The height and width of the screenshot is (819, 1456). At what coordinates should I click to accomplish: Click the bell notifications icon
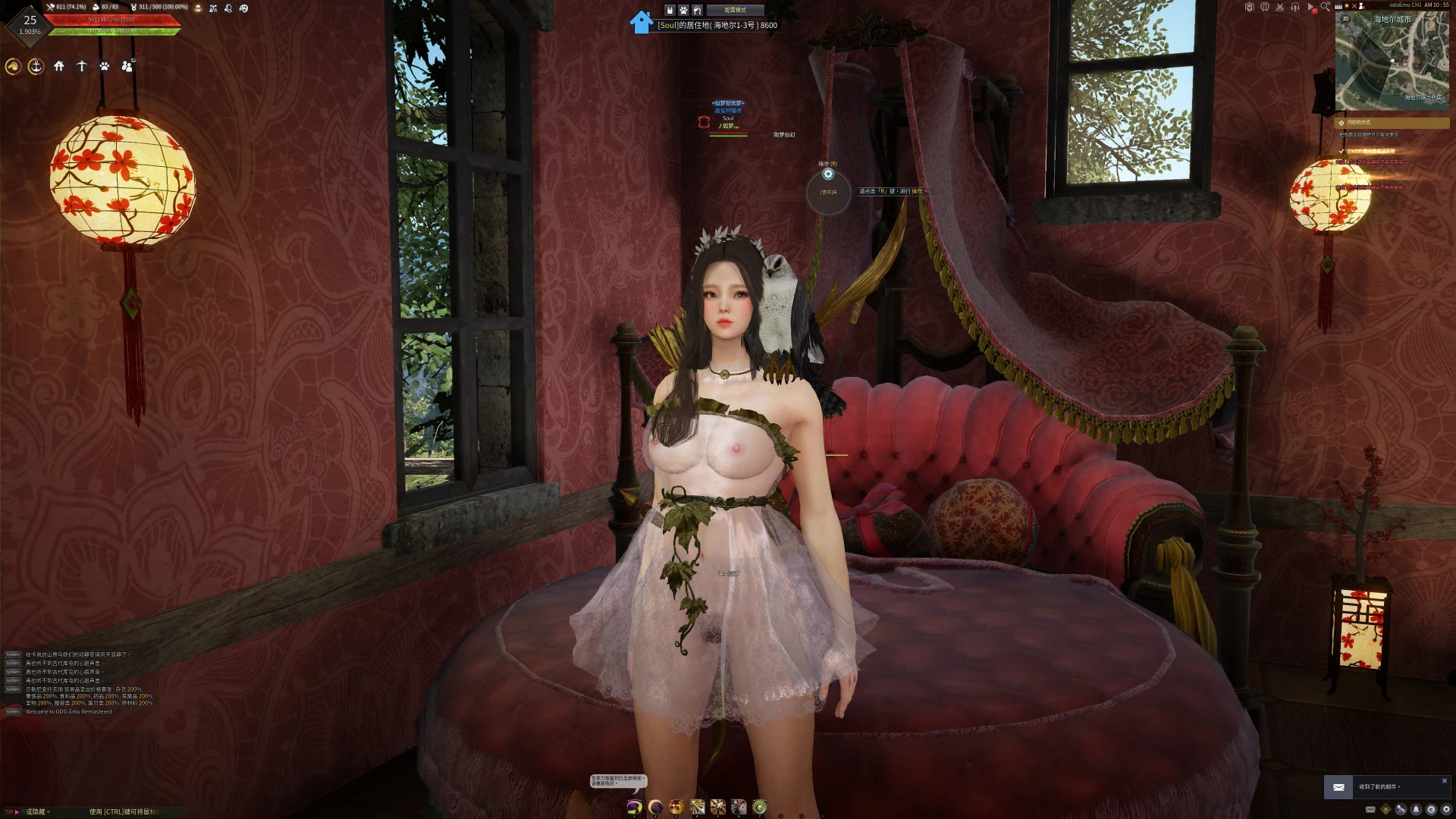click(x=1416, y=810)
